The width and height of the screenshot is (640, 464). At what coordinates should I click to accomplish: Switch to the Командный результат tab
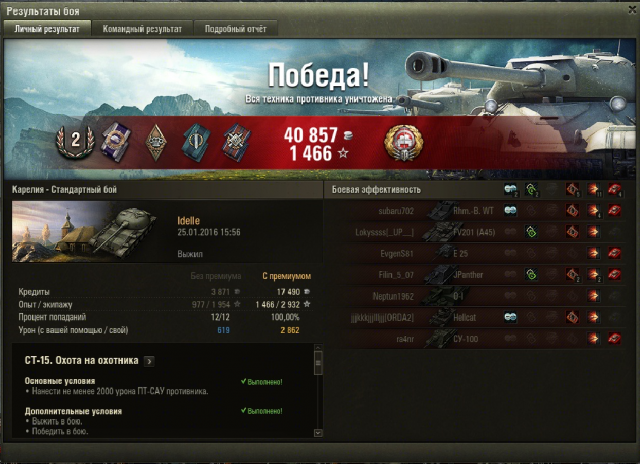pyautogui.click(x=142, y=29)
